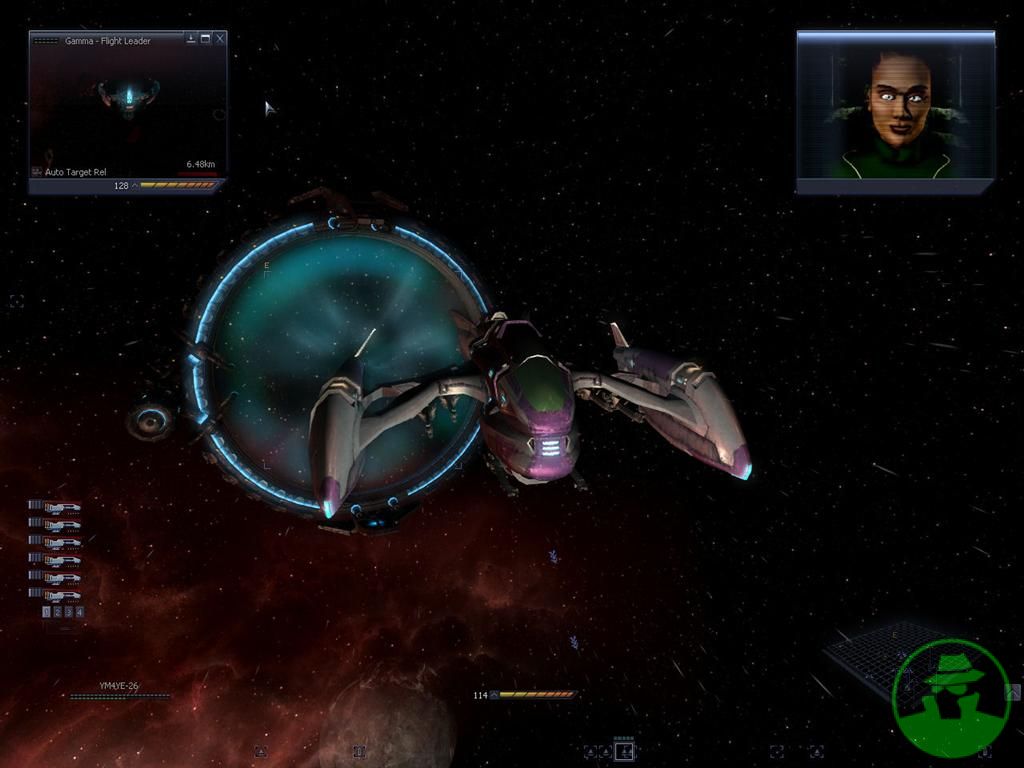Select weapon group 1
Viewport: 1024px width, 768px height.
[x=47, y=611]
